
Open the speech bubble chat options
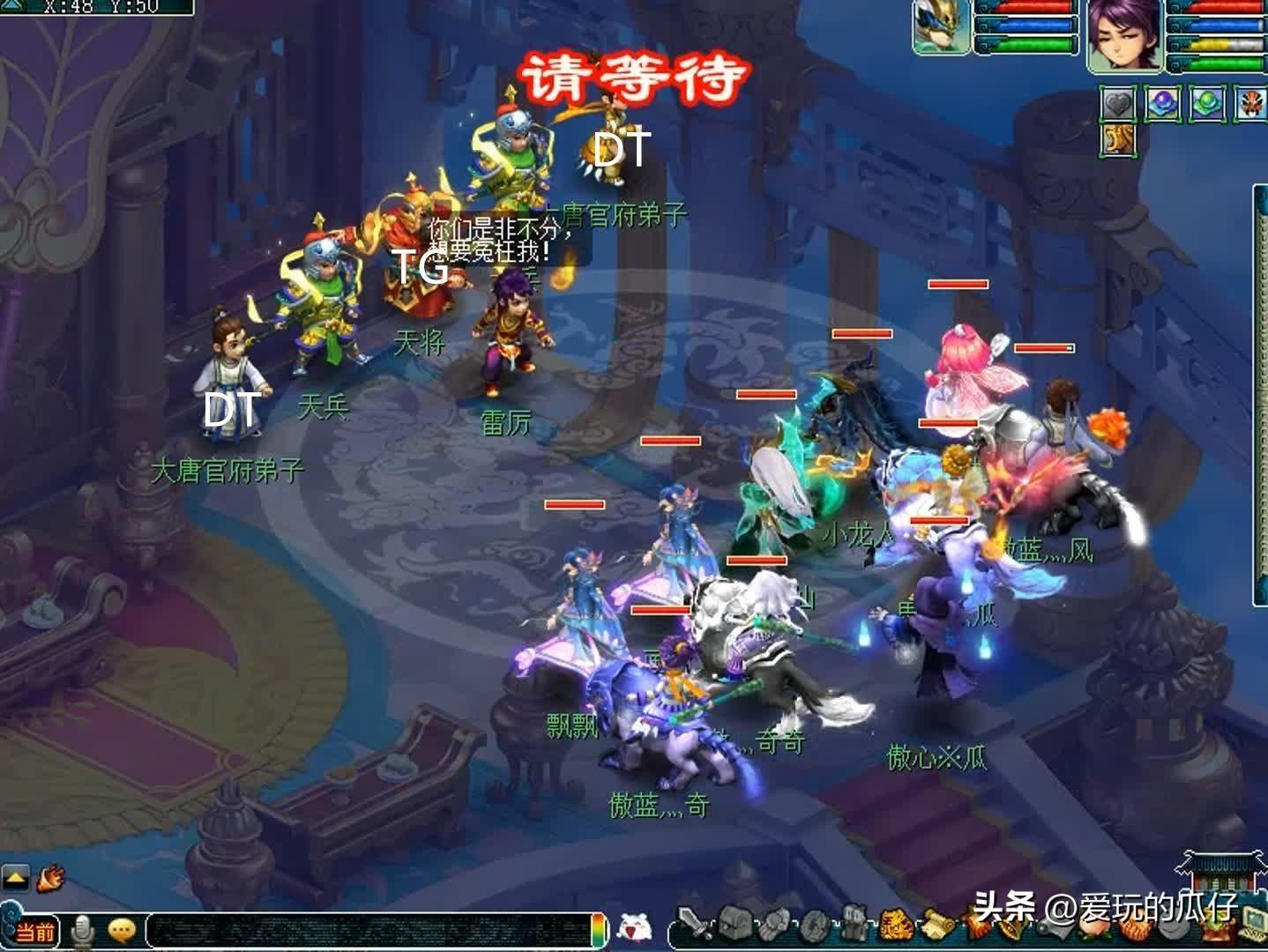click(x=121, y=930)
